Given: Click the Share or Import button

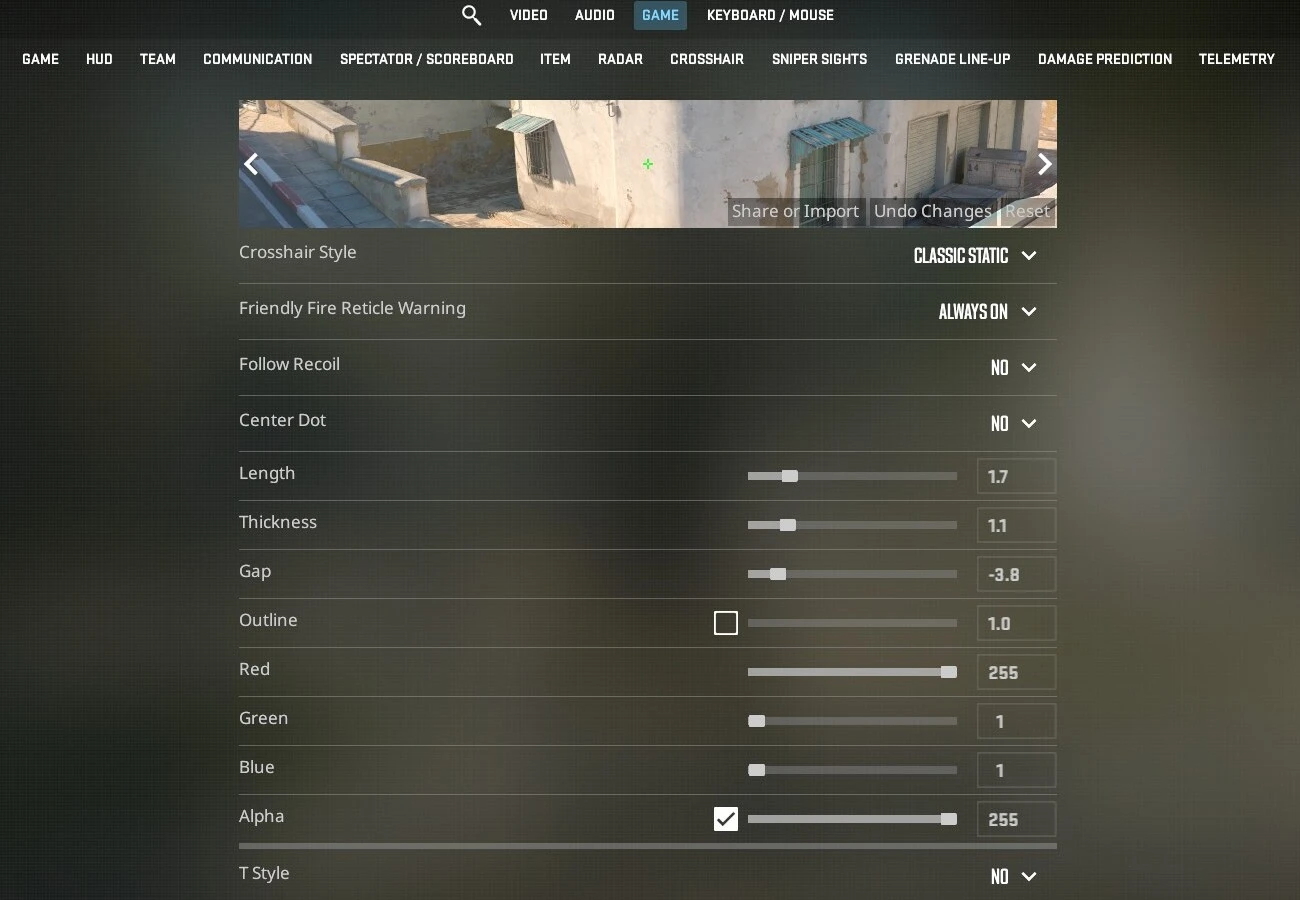Looking at the screenshot, I should pos(795,211).
